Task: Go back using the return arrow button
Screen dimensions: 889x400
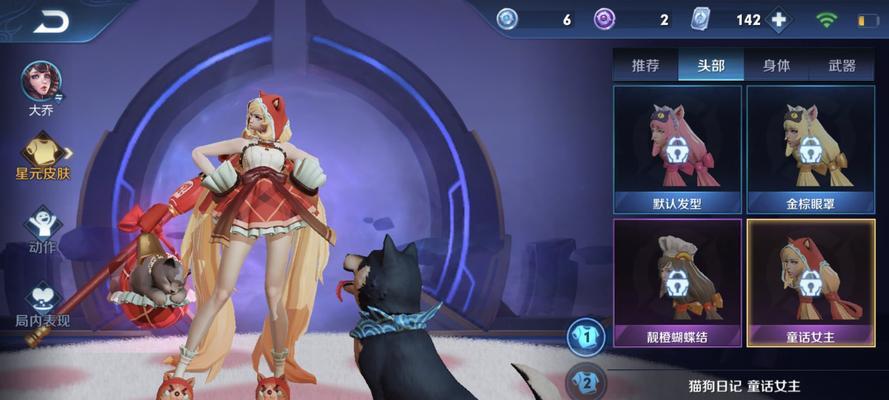Action: (50, 21)
